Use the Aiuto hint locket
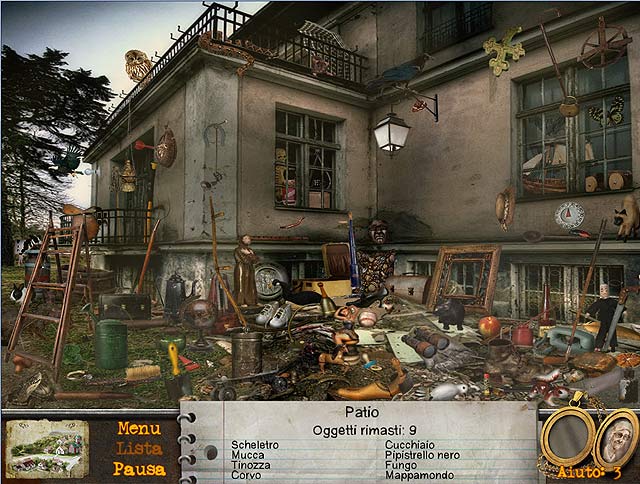Screen dimensions: 640x484 point(616,440)
